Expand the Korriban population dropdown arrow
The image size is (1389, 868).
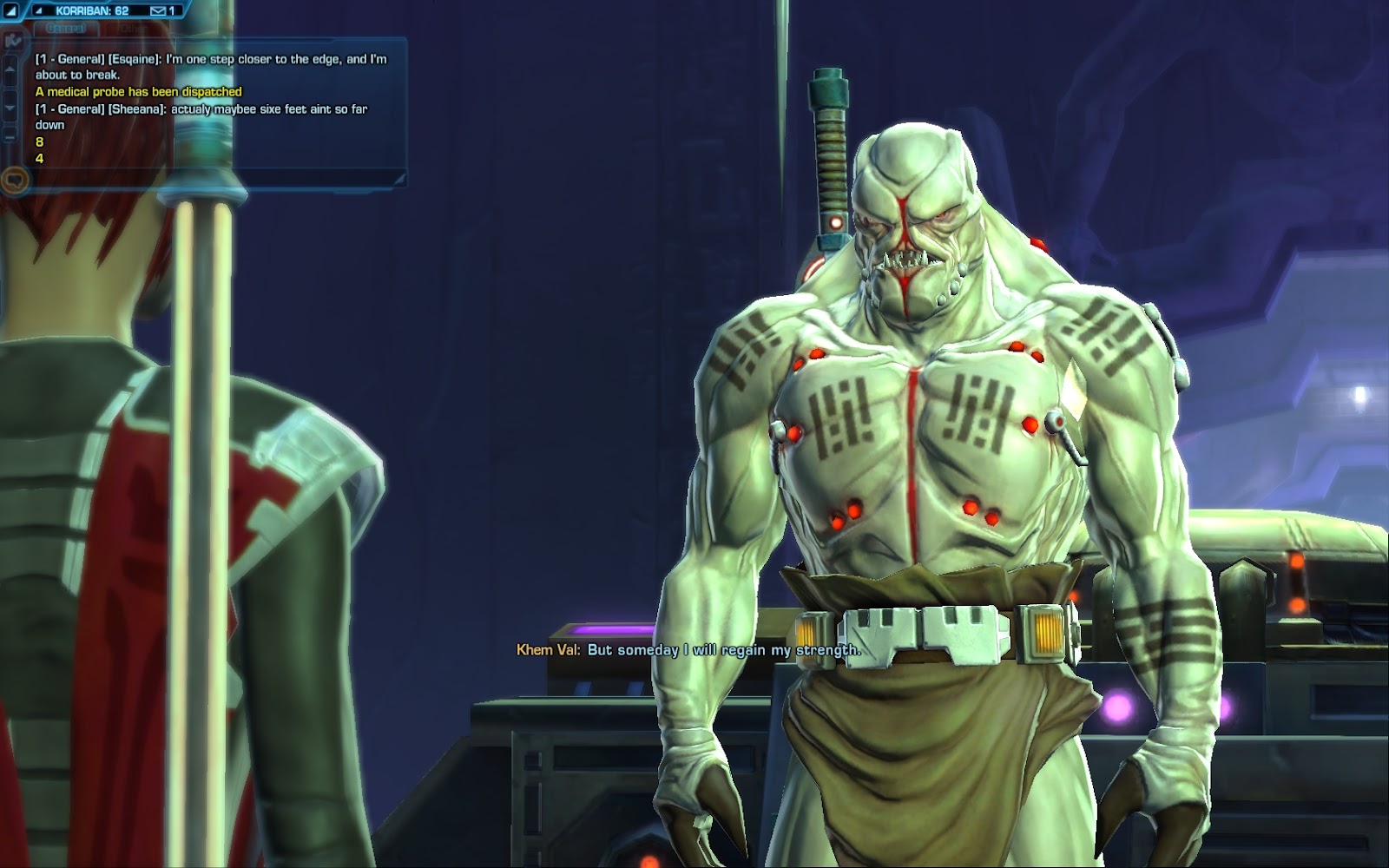pos(38,10)
